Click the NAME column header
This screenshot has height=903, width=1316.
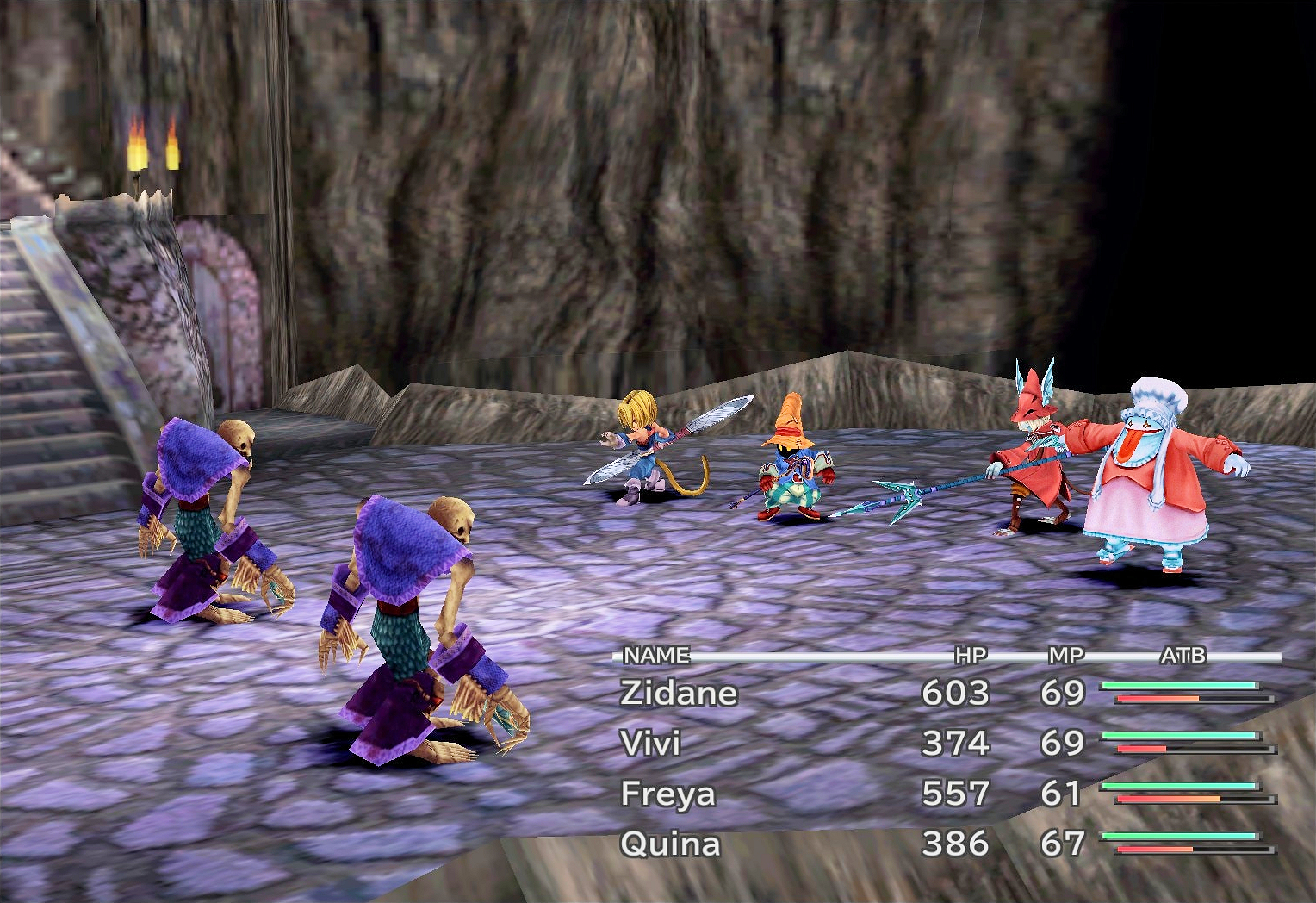click(x=653, y=655)
